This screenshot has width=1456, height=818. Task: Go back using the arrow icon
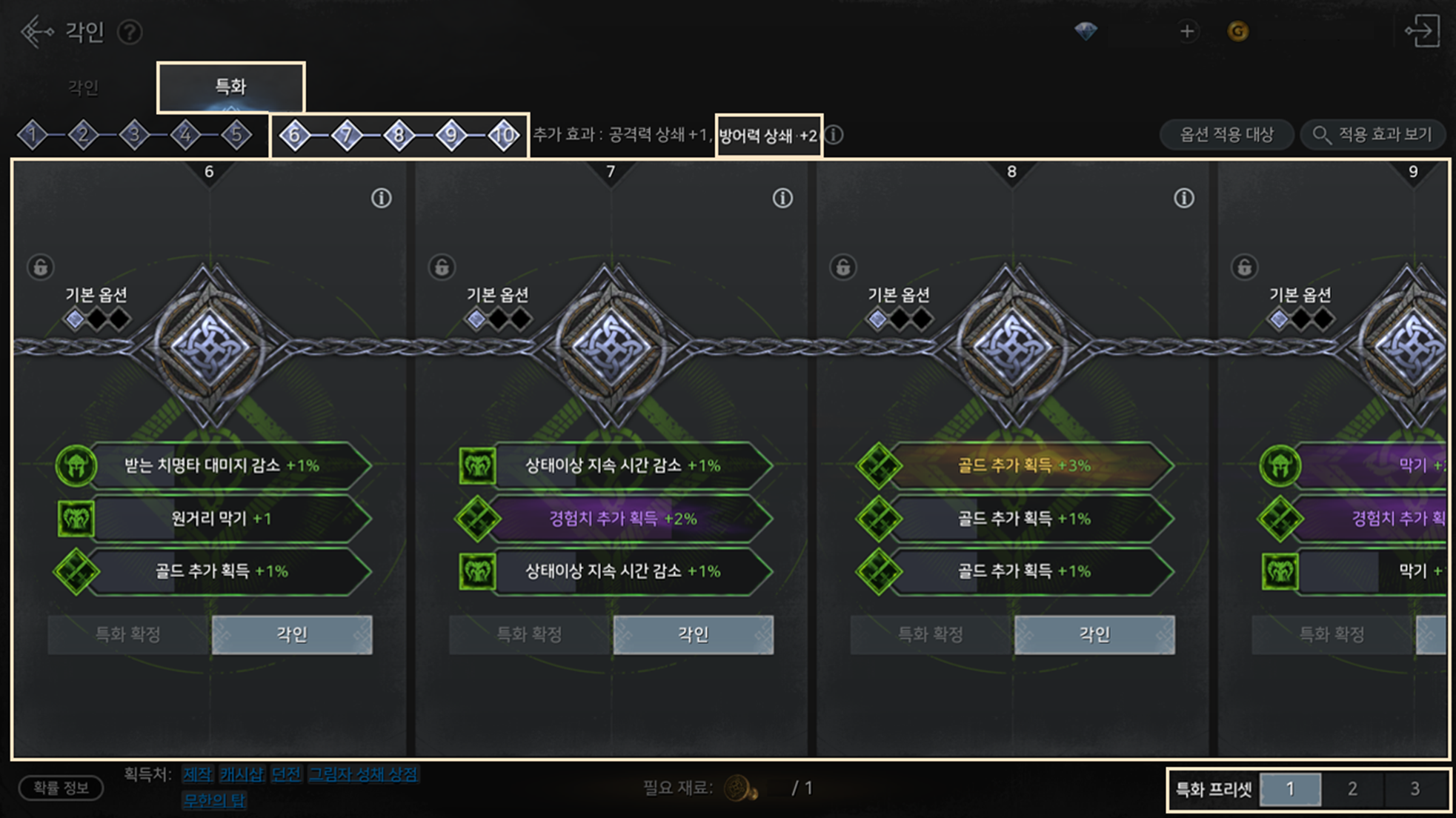coord(36,32)
